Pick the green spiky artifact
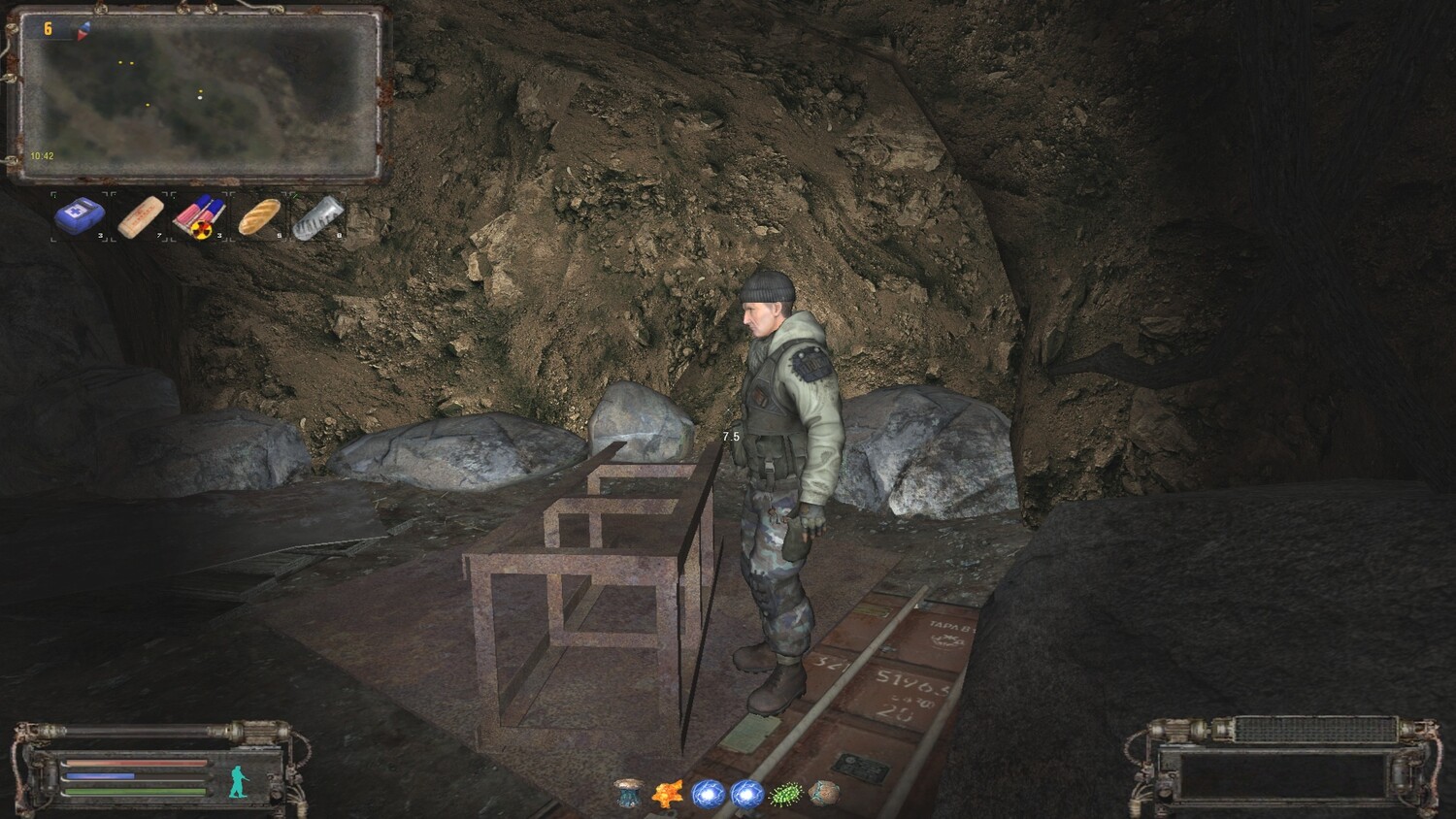The width and height of the screenshot is (1456, 819). (784, 794)
